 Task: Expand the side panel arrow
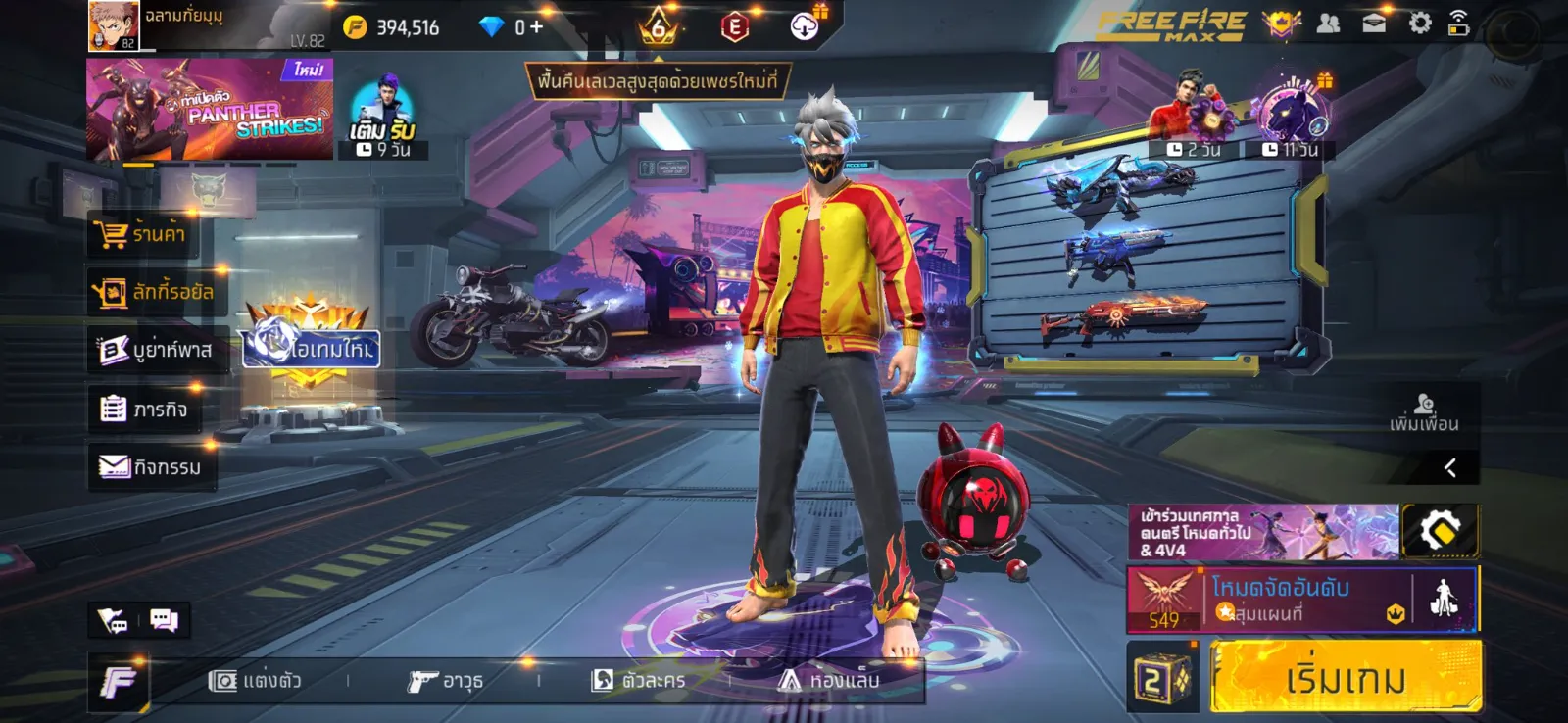point(1450,467)
